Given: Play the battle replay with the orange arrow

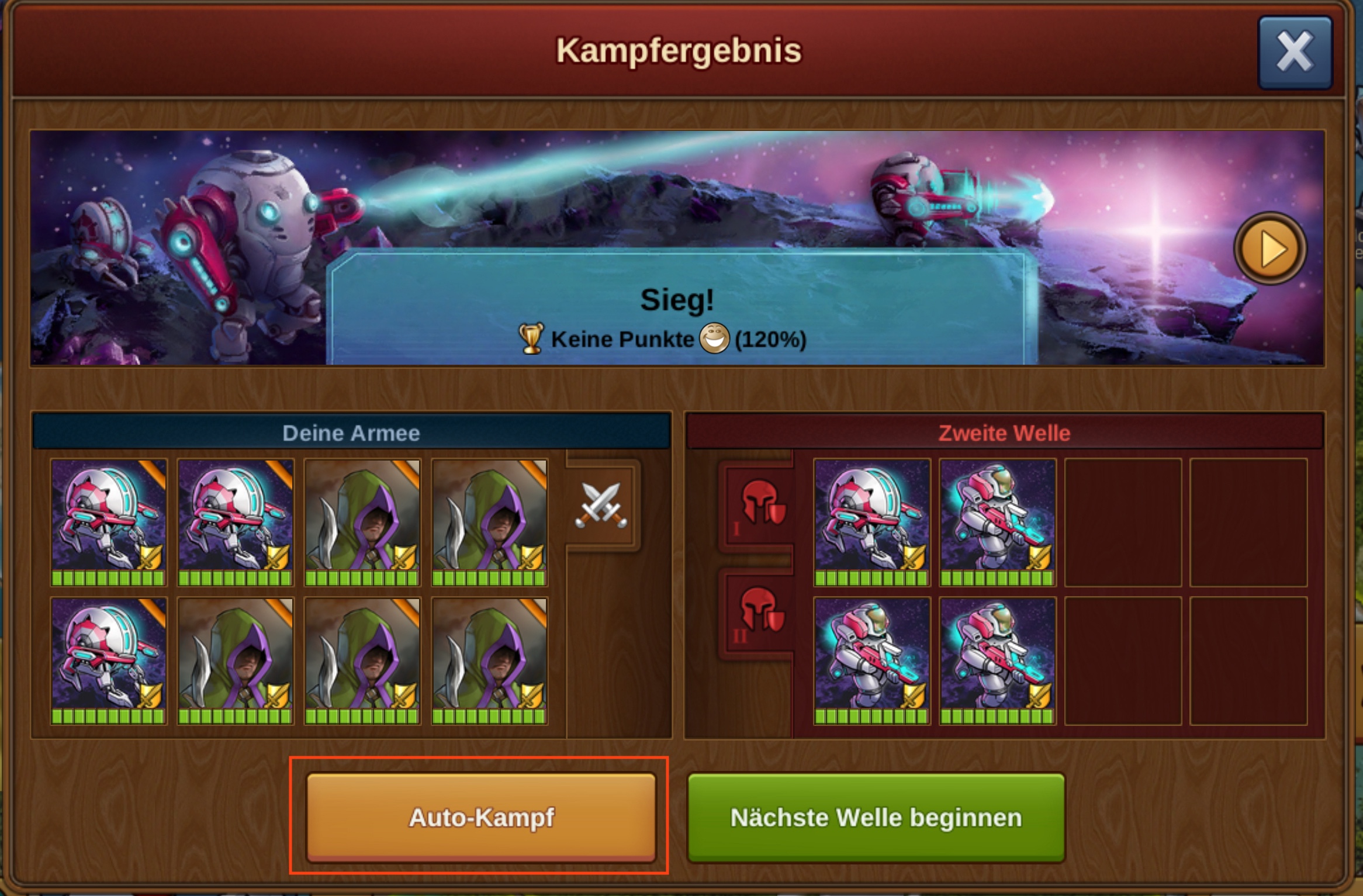Looking at the screenshot, I should click(x=1269, y=249).
